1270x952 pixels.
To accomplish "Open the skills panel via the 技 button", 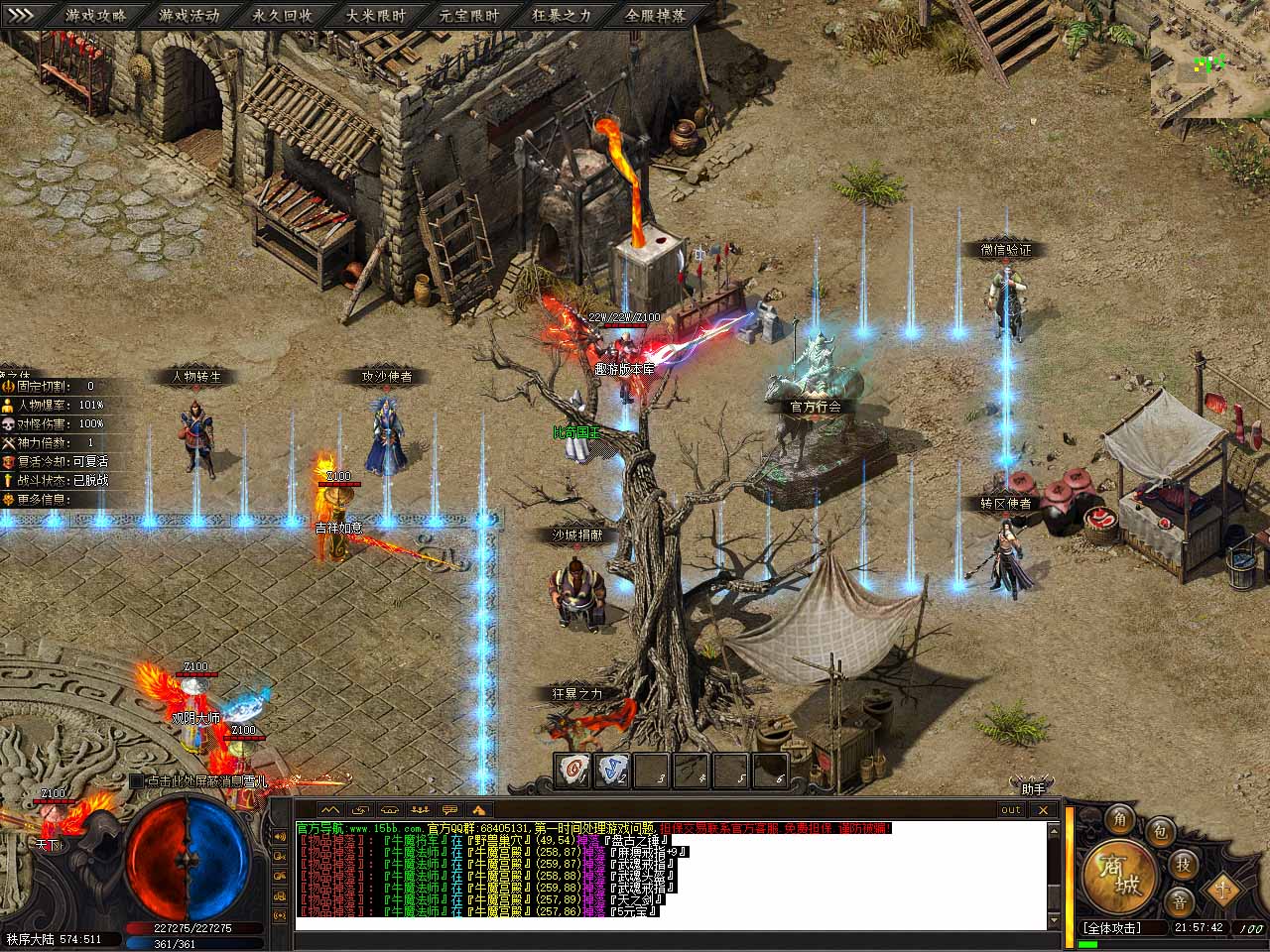I will 1183,864.
